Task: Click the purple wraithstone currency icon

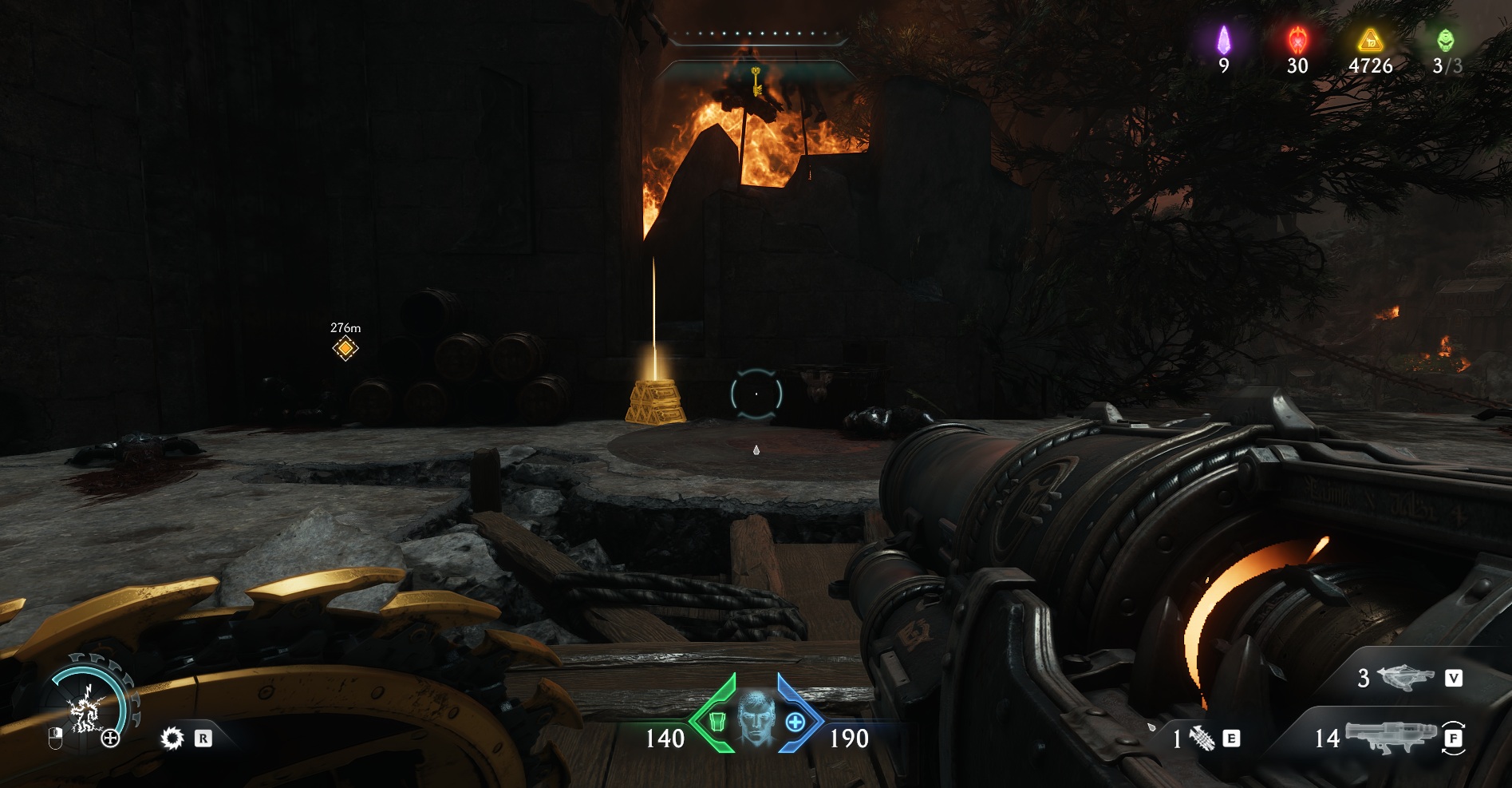Action: point(1223,40)
